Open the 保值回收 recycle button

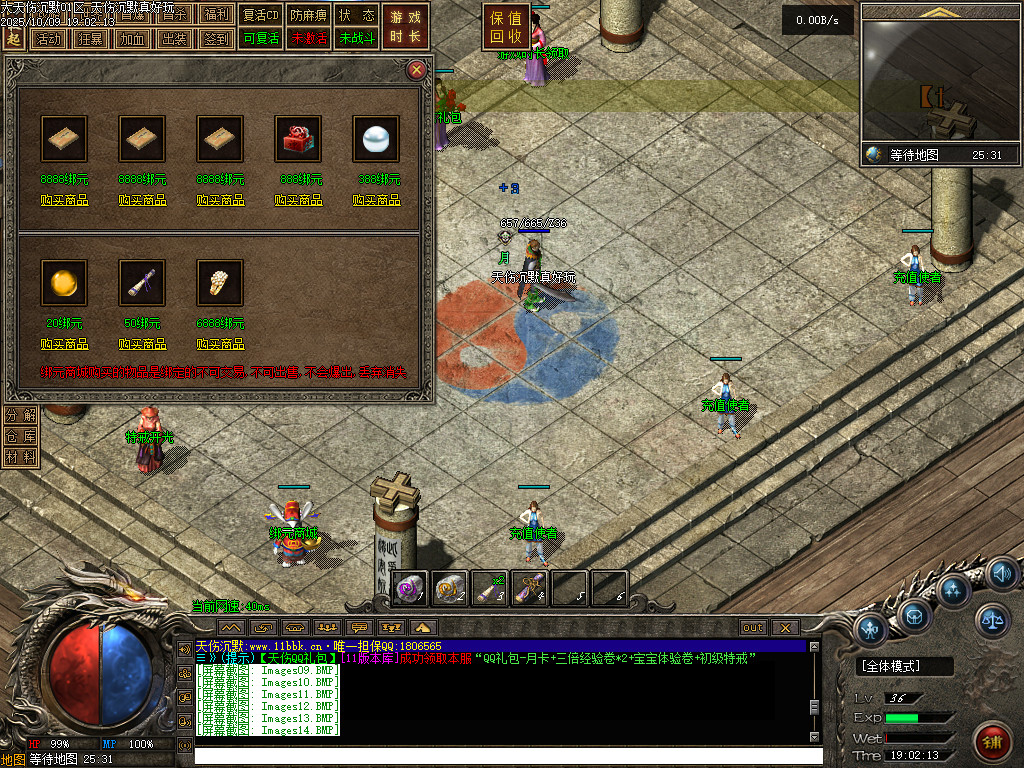pyautogui.click(x=506, y=27)
